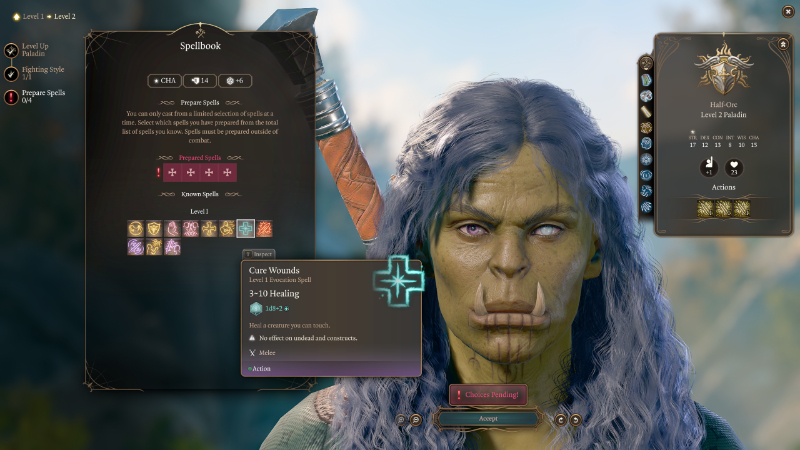
Task: Choose the first known spell icon
Action: [135, 228]
